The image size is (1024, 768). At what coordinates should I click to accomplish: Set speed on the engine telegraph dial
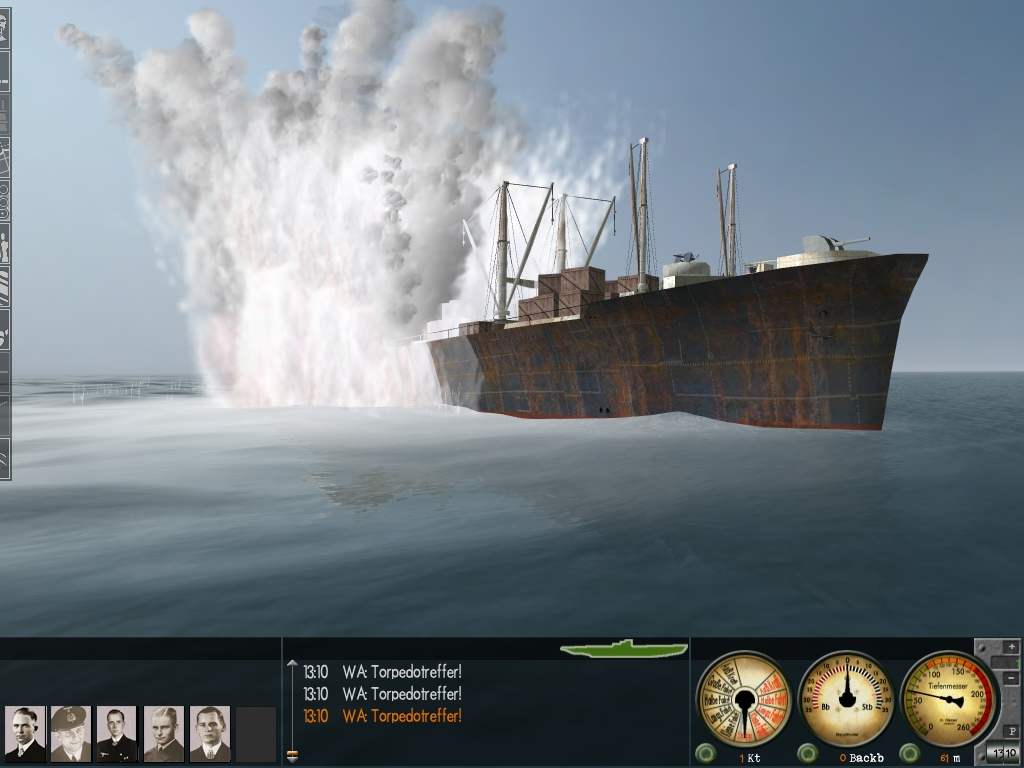tap(743, 699)
